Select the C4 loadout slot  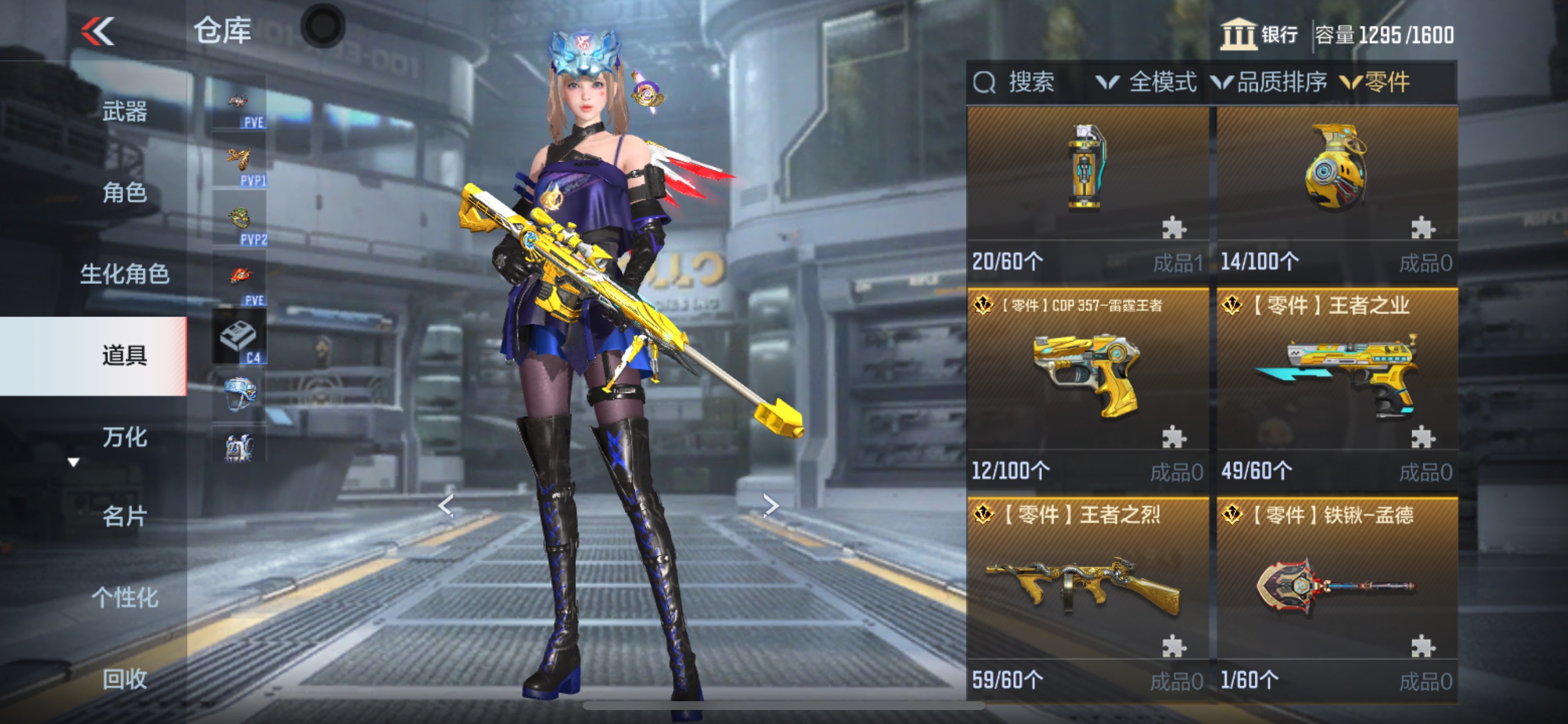[239, 338]
